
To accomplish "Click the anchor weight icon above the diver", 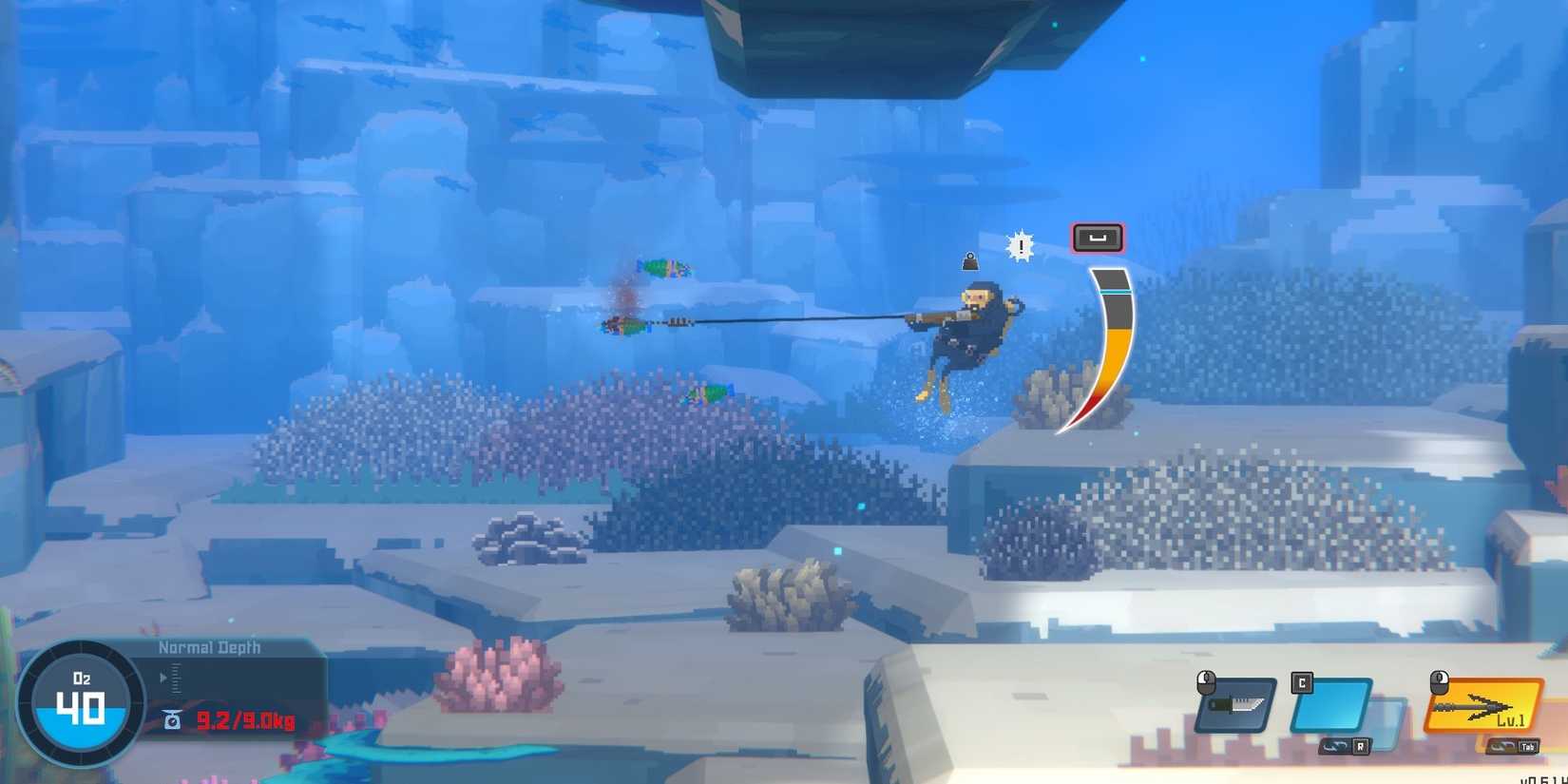I will 969,262.
